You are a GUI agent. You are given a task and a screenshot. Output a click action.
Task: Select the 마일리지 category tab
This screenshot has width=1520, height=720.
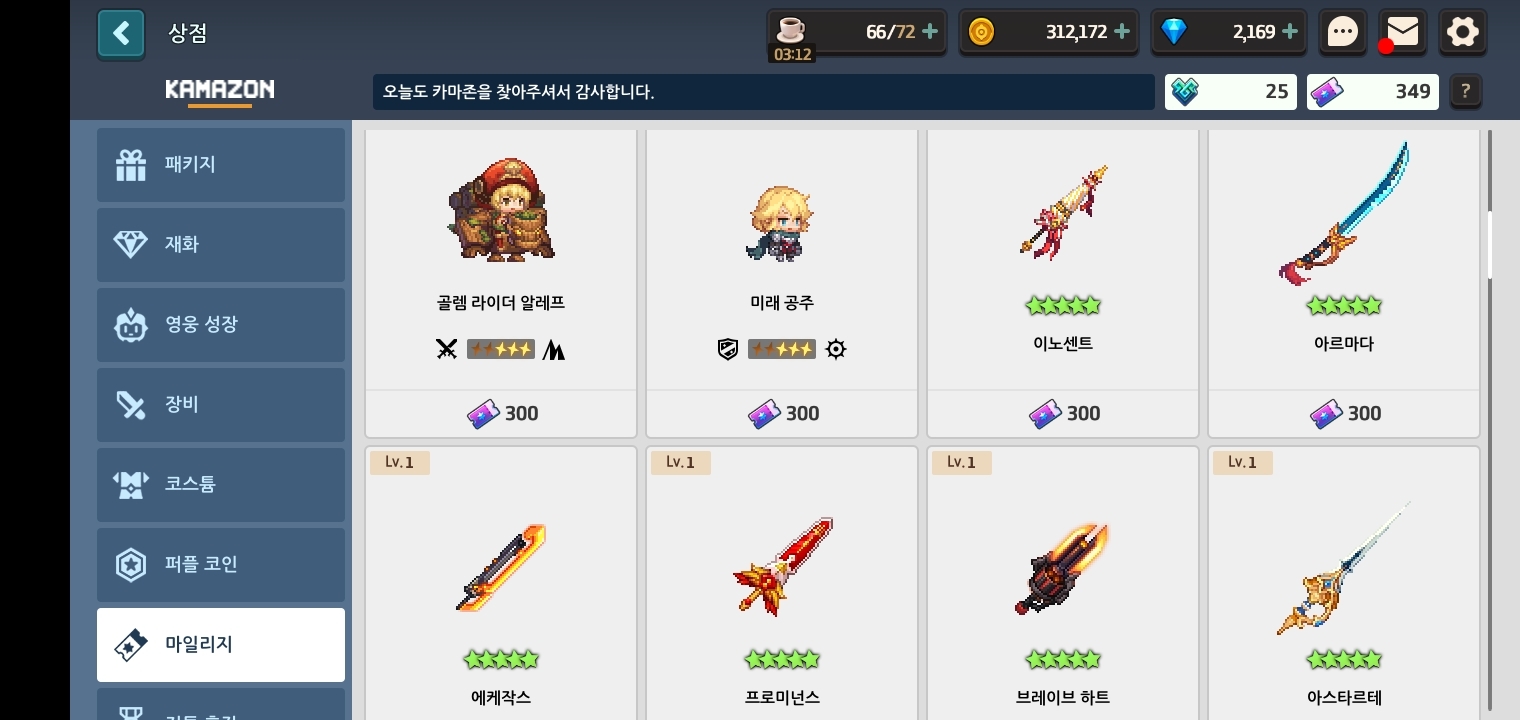221,645
